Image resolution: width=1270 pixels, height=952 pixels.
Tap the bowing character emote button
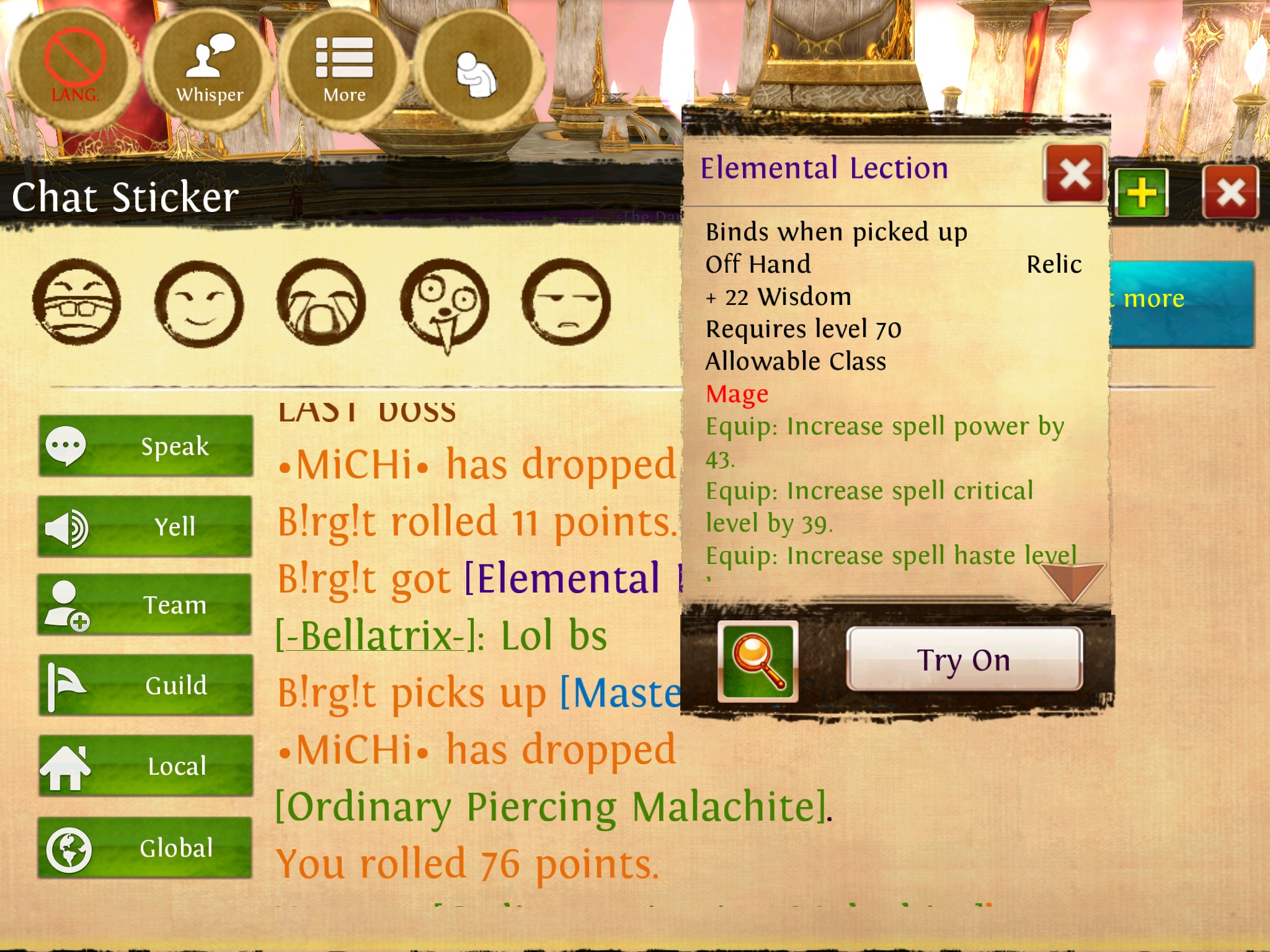477,71
